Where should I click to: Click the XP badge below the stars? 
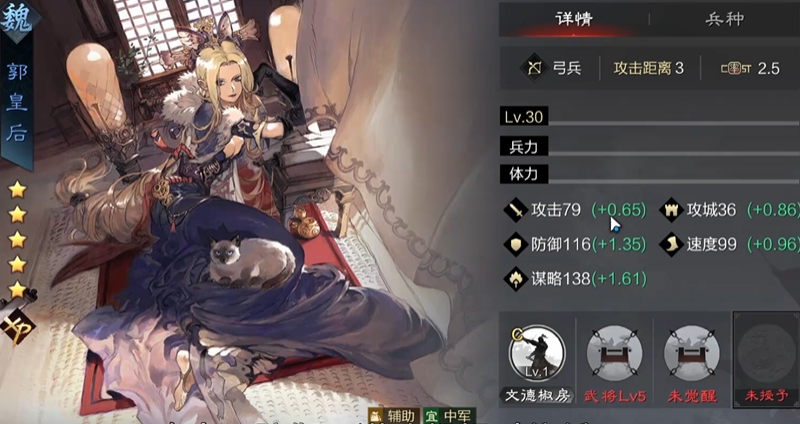click(x=17, y=325)
